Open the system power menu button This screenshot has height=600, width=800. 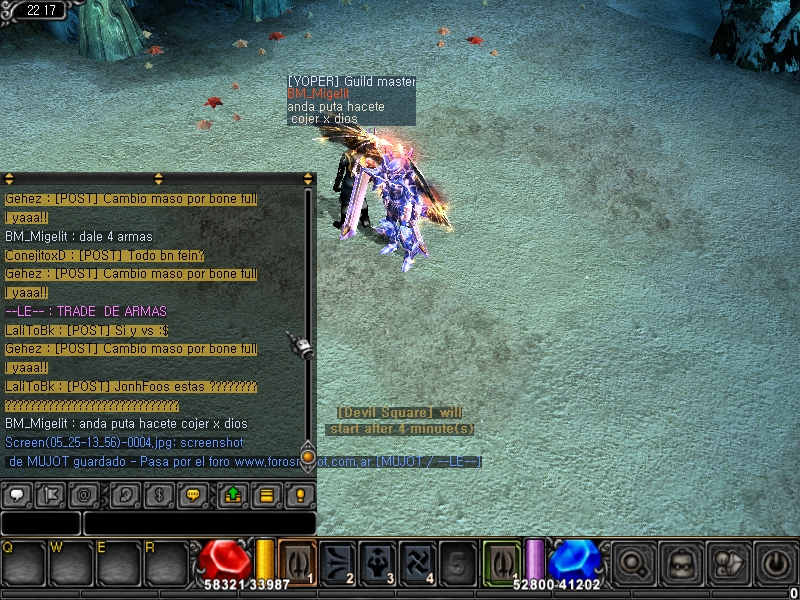click(774, 563)
